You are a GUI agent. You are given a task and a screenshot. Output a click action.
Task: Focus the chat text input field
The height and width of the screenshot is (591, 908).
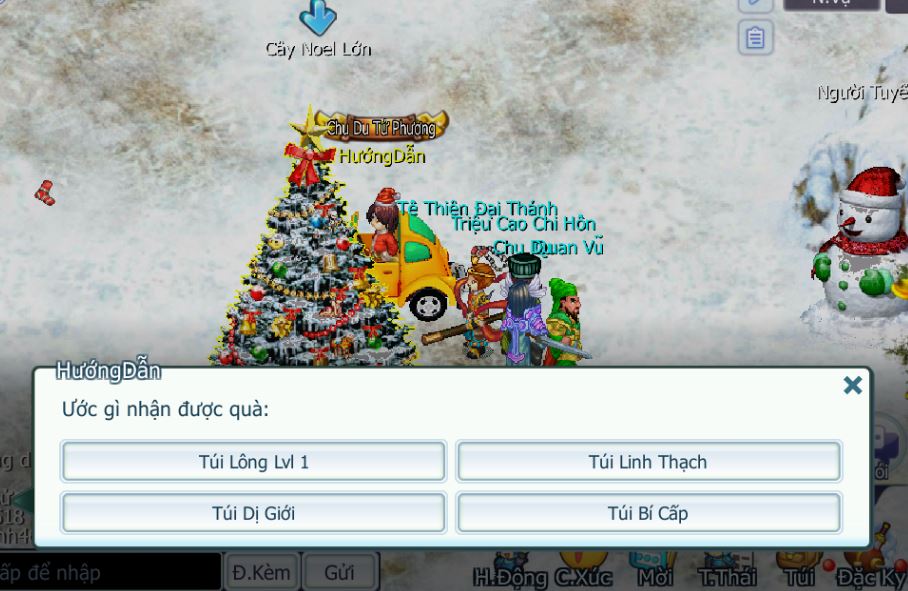[108, 573]
